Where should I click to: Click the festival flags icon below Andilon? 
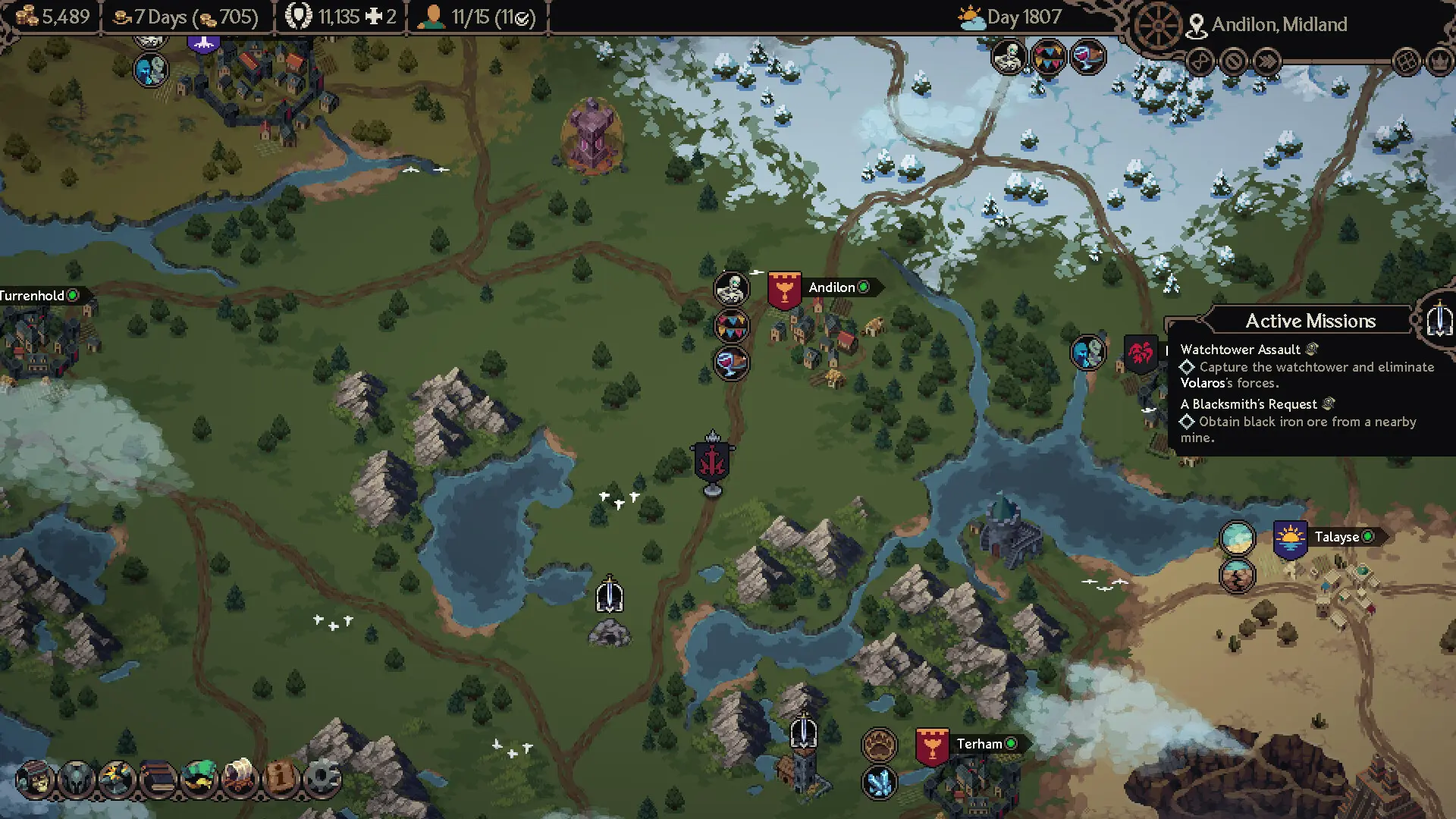730,325
